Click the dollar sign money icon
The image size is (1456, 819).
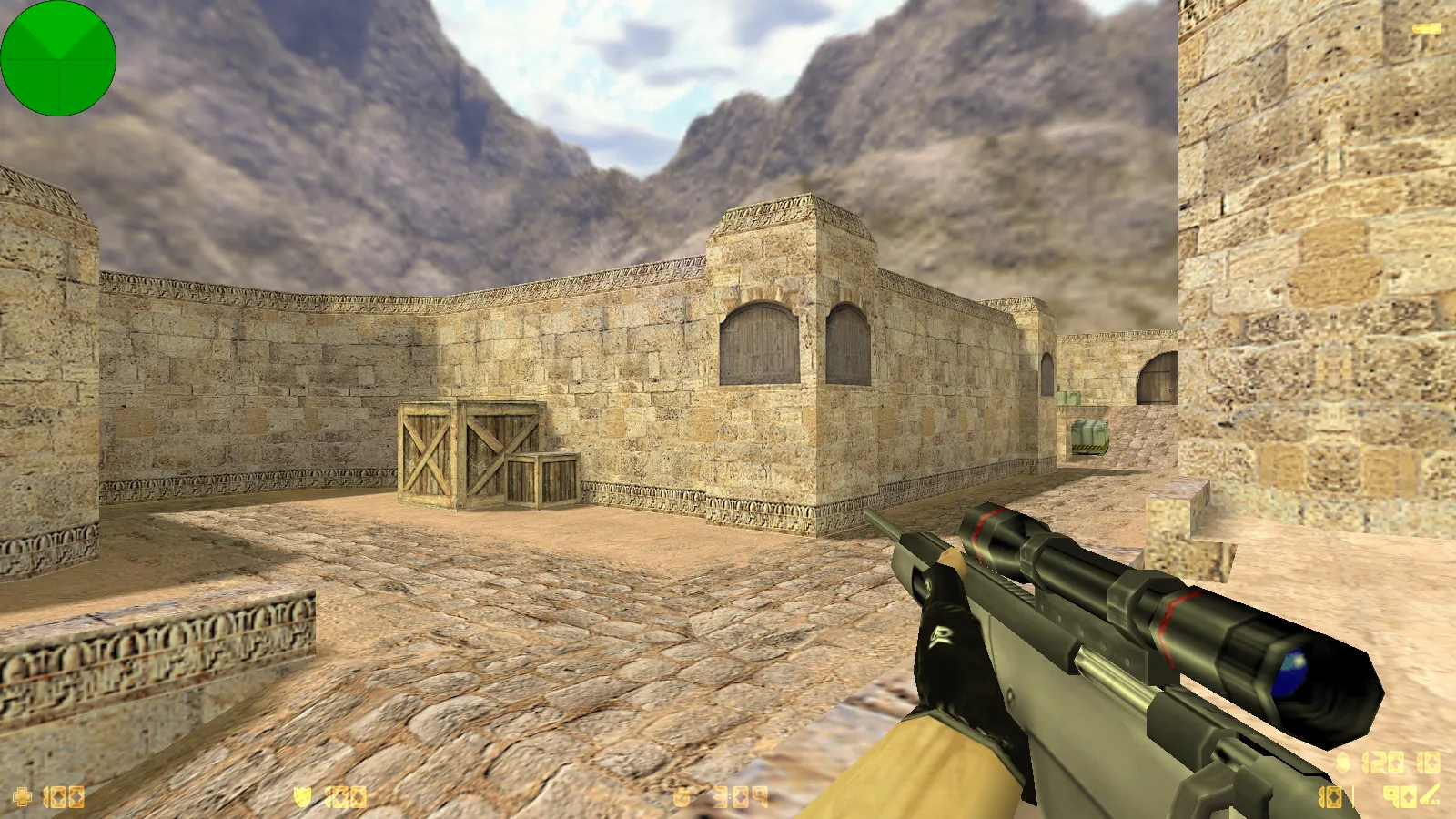(x=1343, y=763)
